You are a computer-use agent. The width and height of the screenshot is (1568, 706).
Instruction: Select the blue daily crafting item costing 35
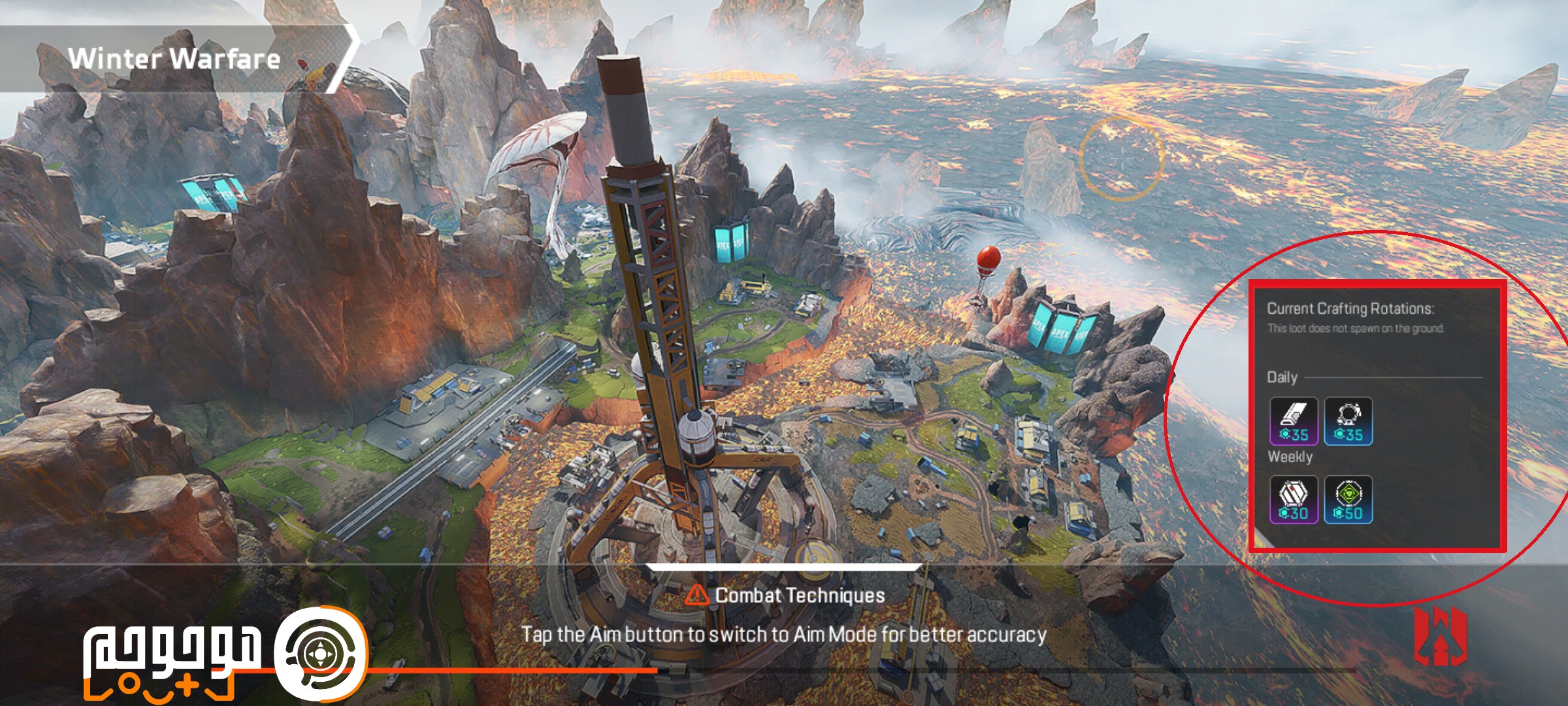pos(1350,420)
